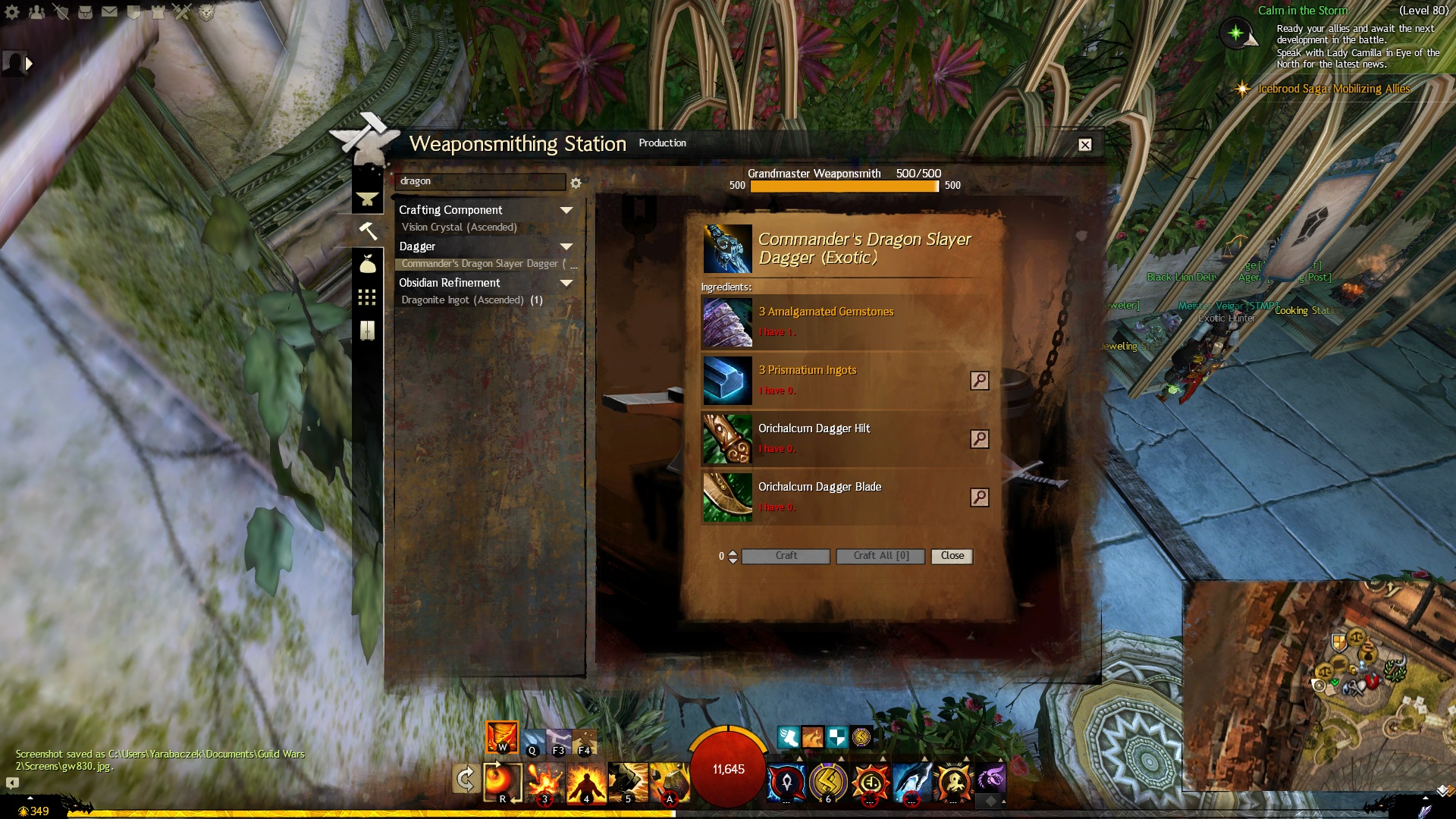Image resolution: width=1456 pixels, height=819 pixels.
Task: Open the Icebrood Saga: Mobilizing Allies objective
Action: coord(1333,89)
